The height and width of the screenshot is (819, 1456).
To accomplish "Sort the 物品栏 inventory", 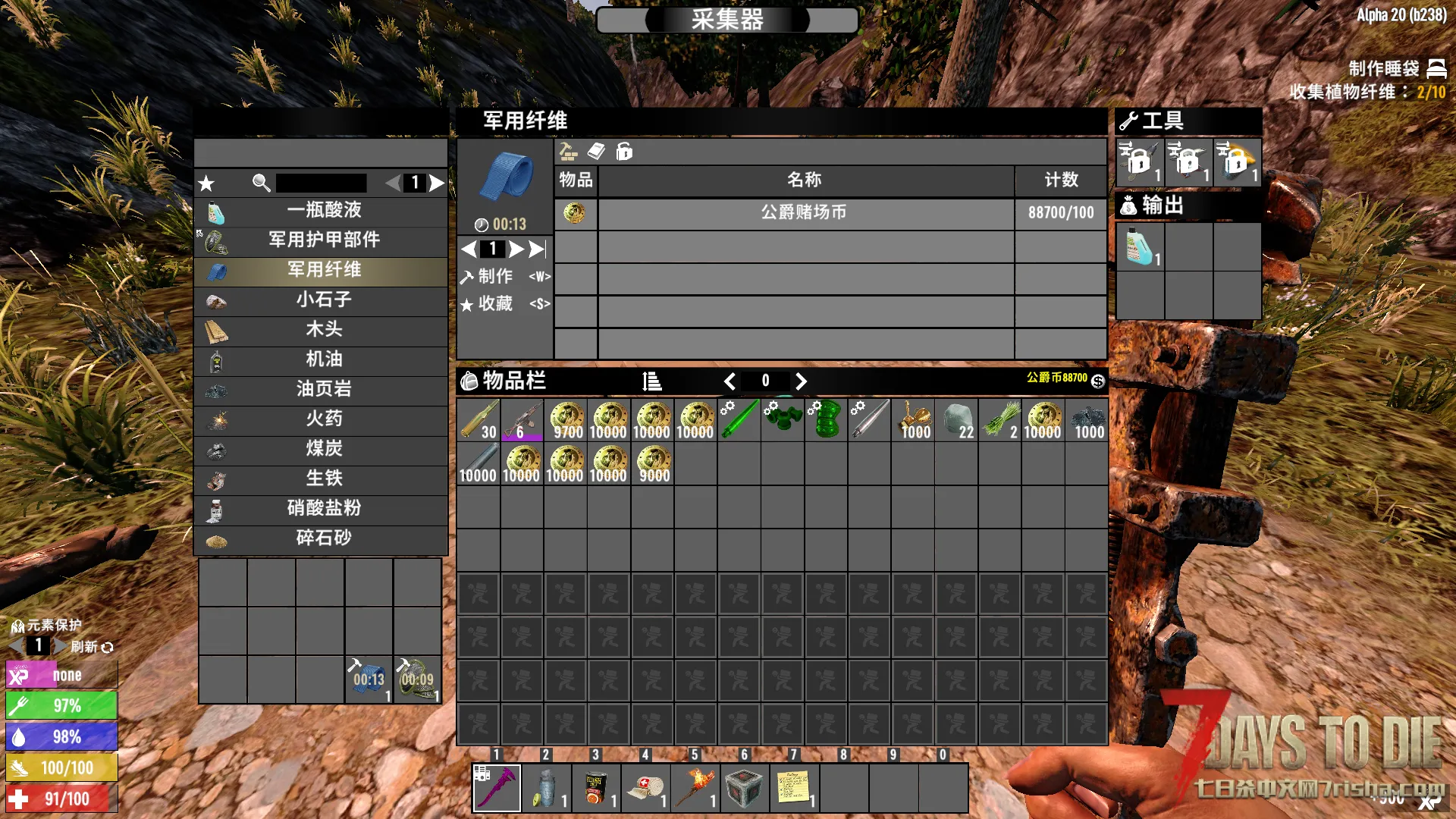I will (x=651, y=381).
